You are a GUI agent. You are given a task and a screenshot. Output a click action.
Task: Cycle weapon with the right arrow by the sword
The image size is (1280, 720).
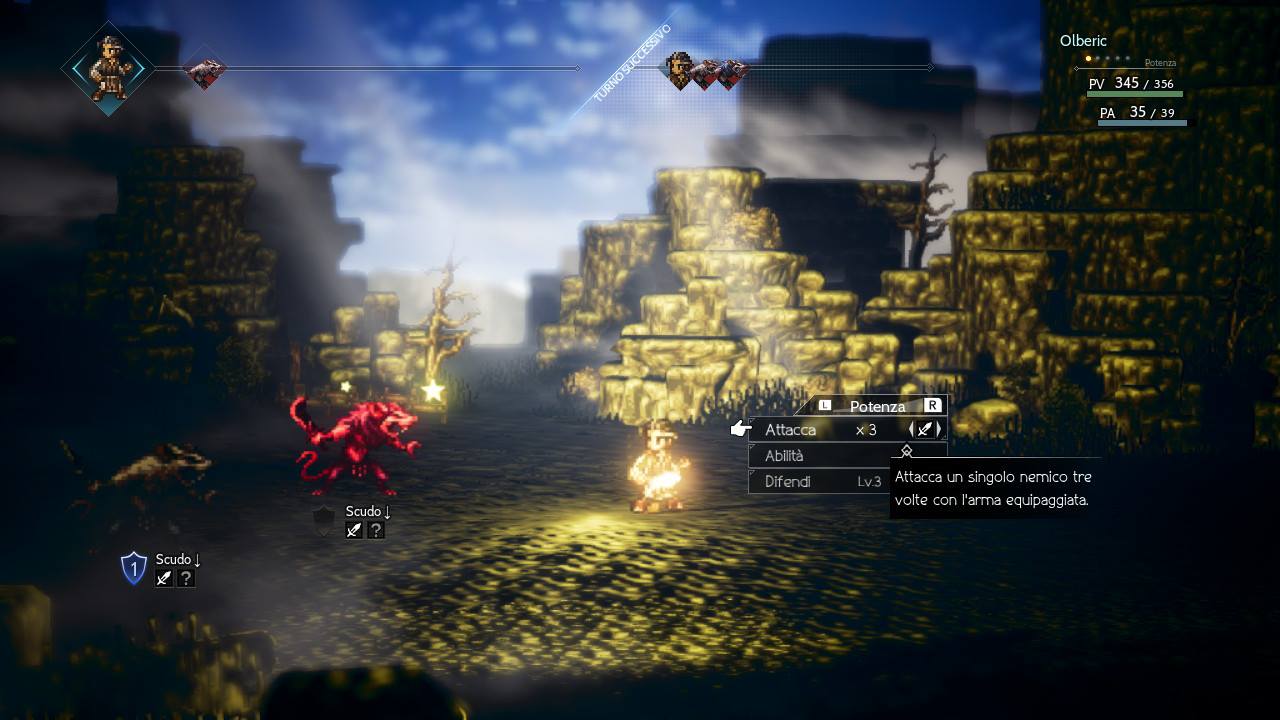938,430
